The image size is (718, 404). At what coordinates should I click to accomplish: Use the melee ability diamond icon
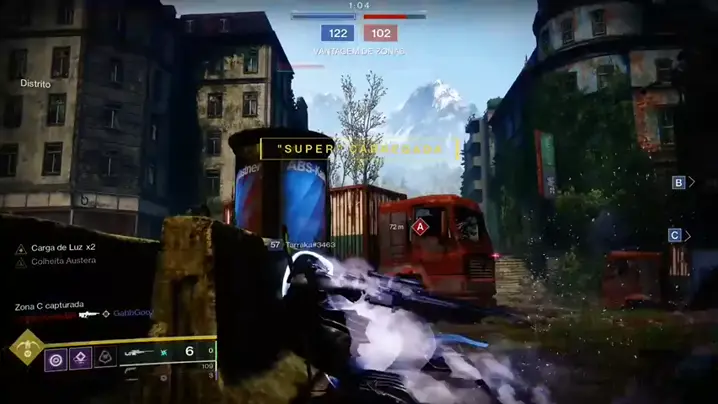pyautogui.click(x=80, y=357)
